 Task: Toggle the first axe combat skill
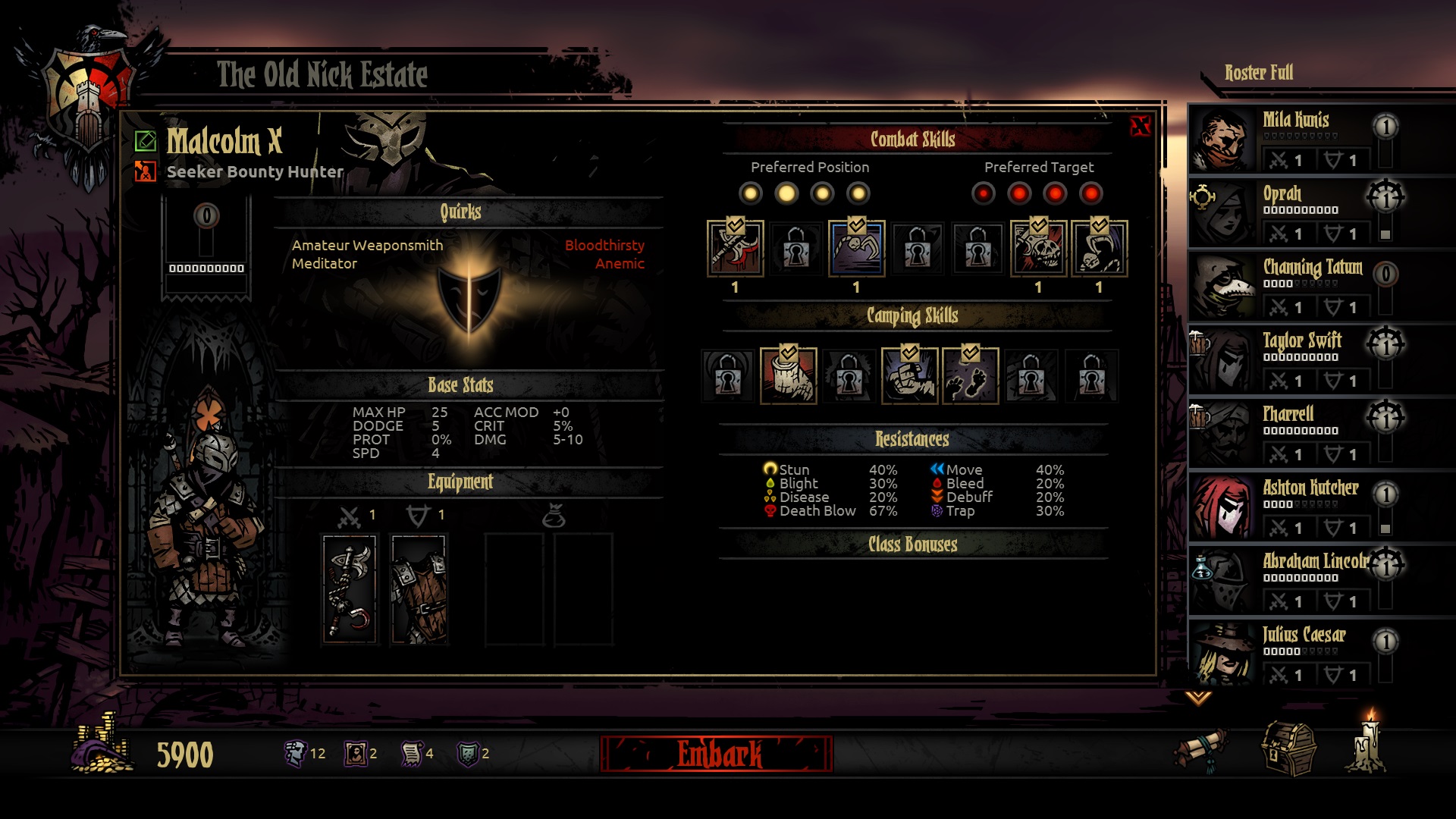coord(735,248)
